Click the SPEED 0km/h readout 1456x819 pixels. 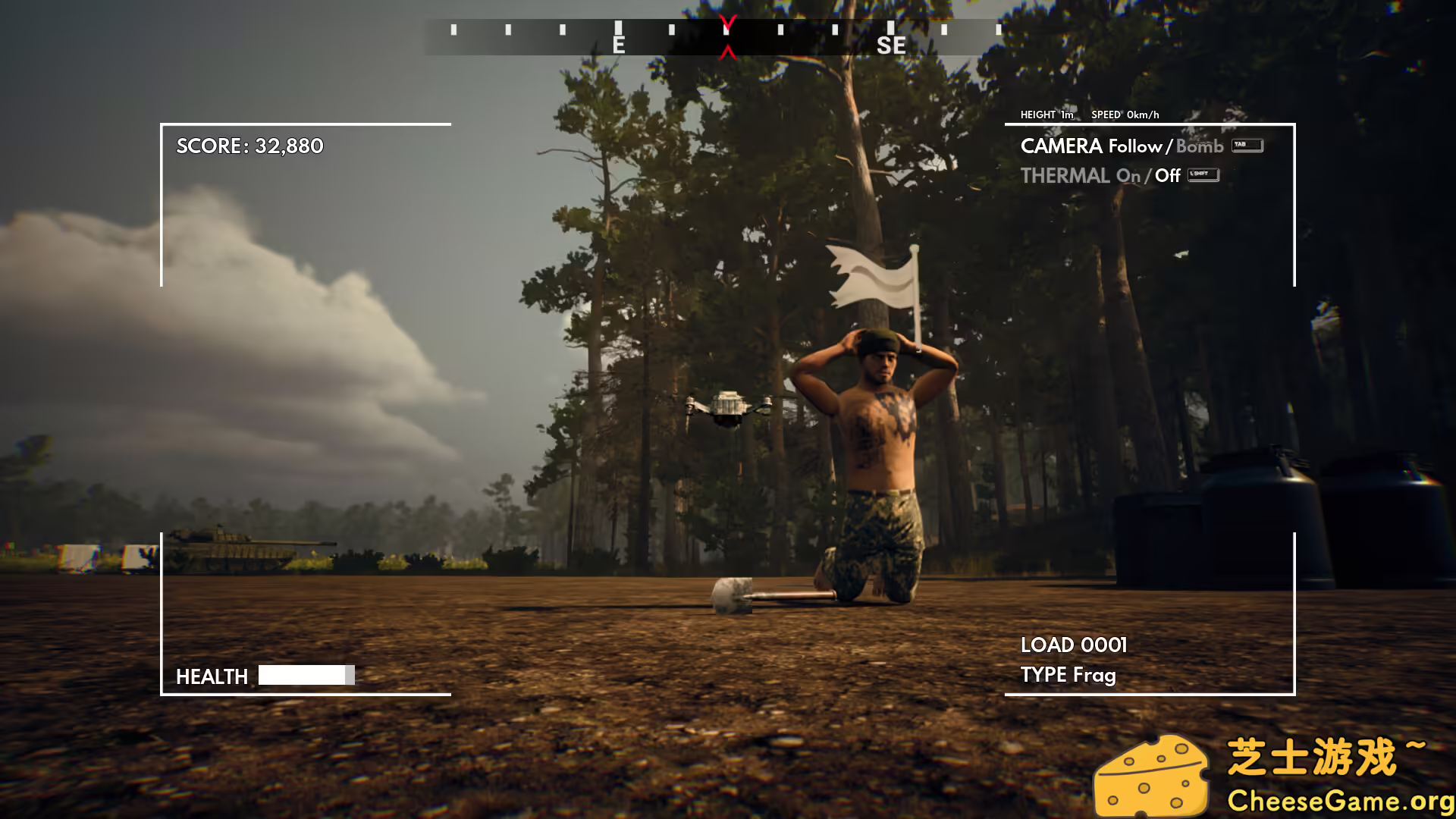pos(1125,115)
